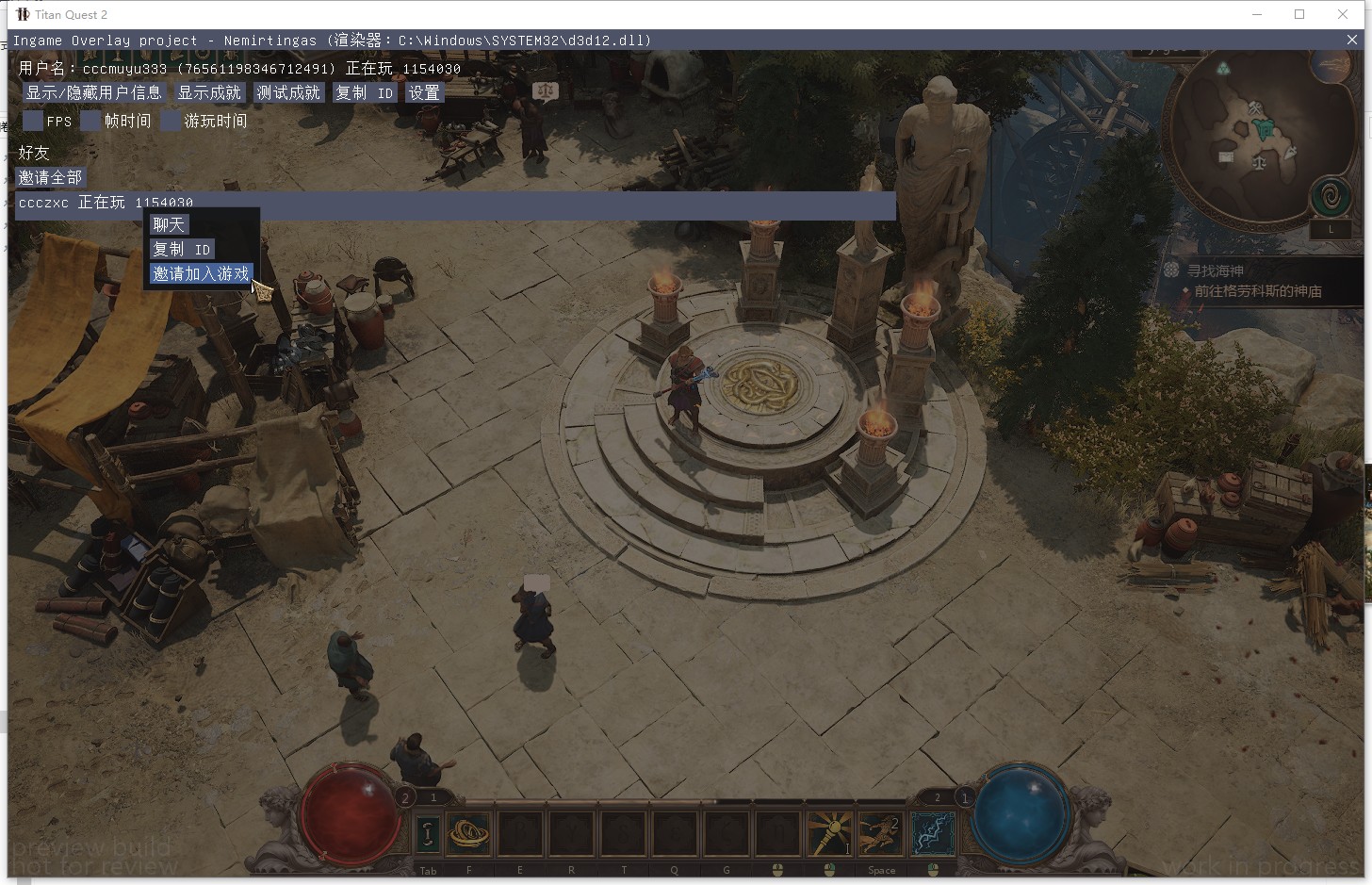Trigger the running figure dodge skill
Screen dimensions: 1372x885
tap(881, 833)
